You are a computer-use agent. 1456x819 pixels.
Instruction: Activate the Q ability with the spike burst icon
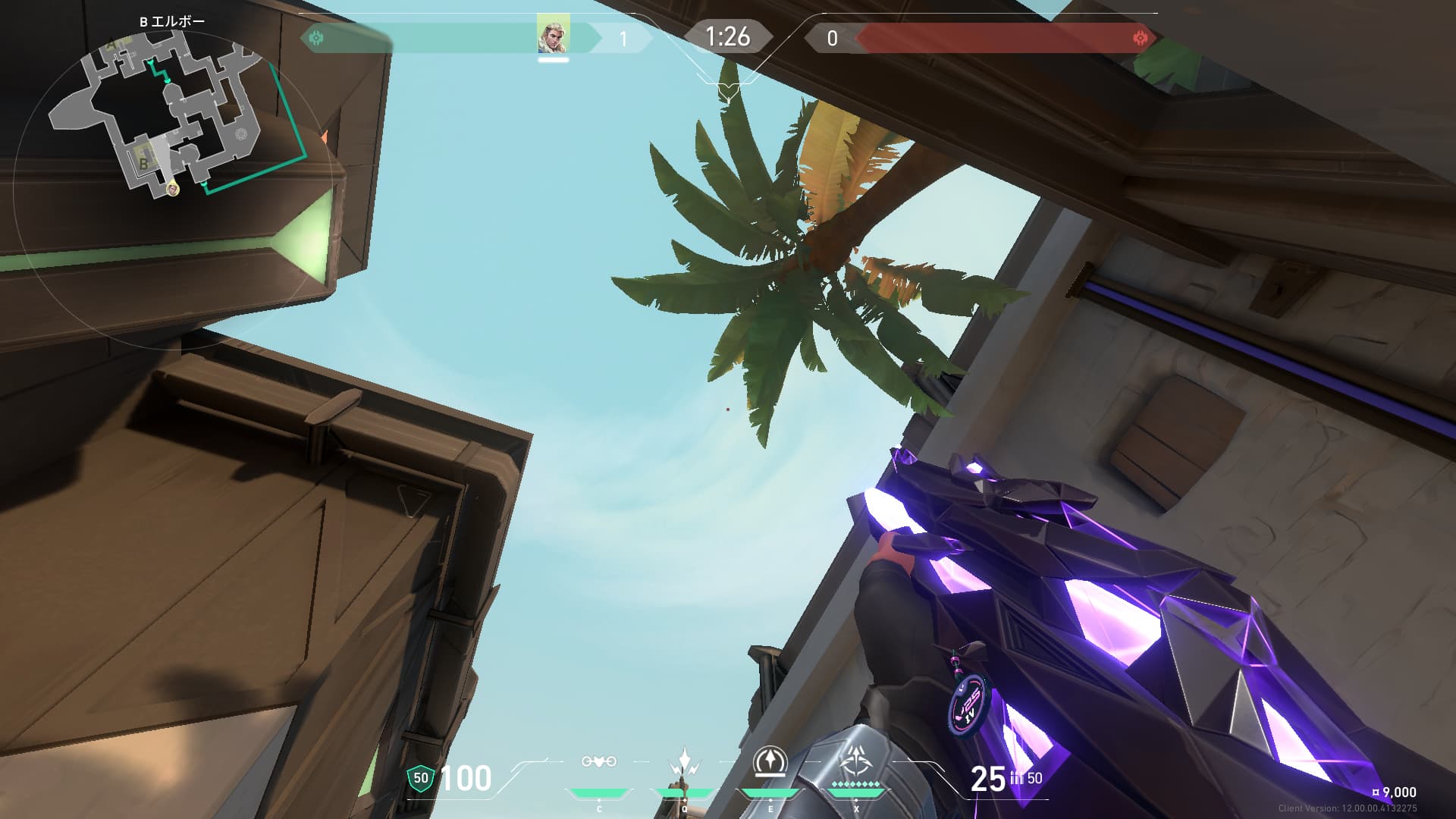[685, 762]
